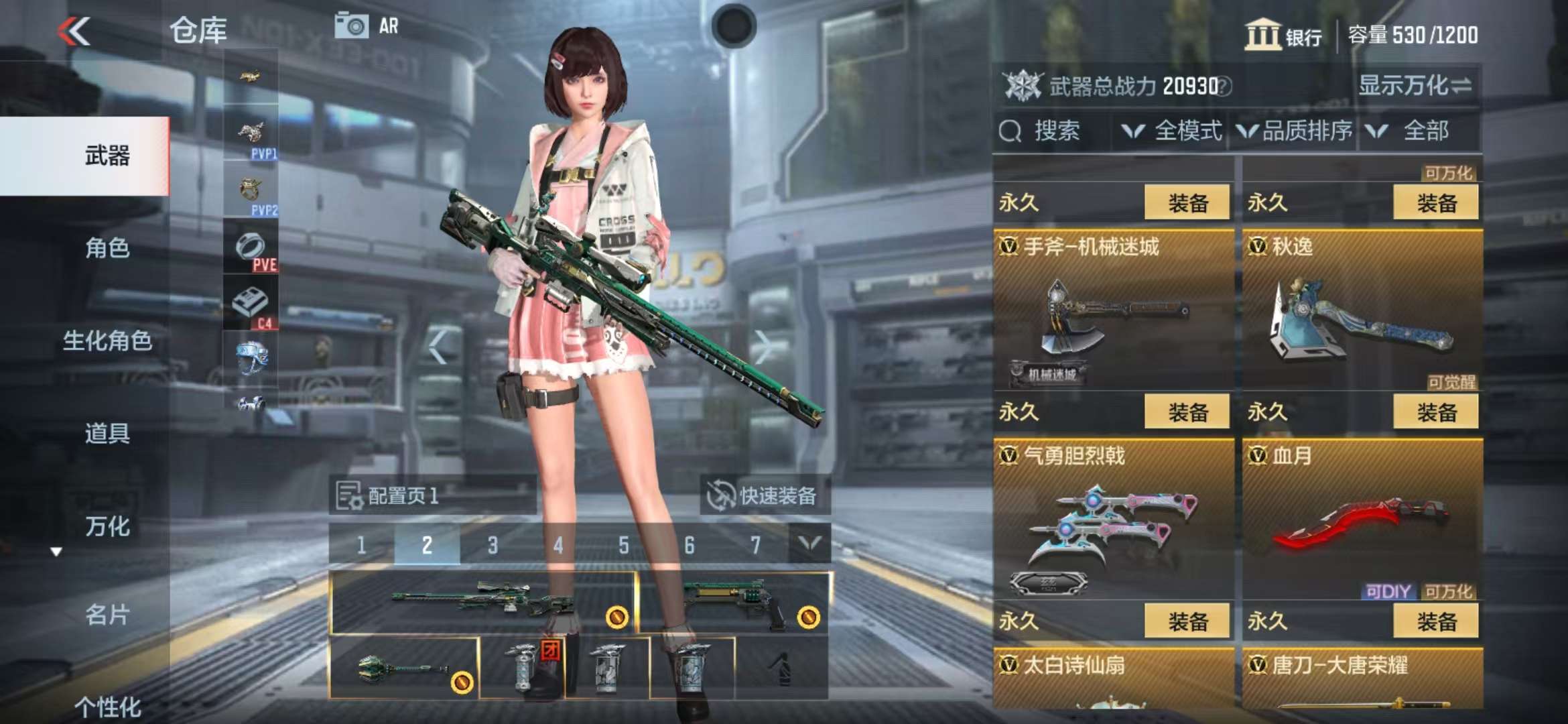Select the equipped sniper rifle slot
This screenshot has width=1568, height=724.
[x=482, y=601]
